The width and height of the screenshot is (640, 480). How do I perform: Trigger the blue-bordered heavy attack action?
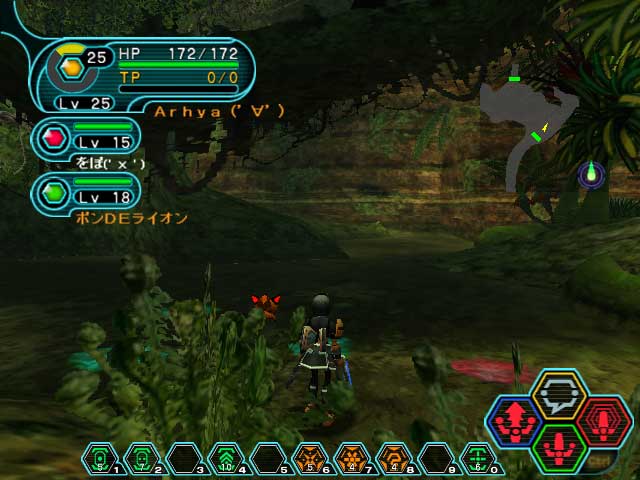[516, 420]
